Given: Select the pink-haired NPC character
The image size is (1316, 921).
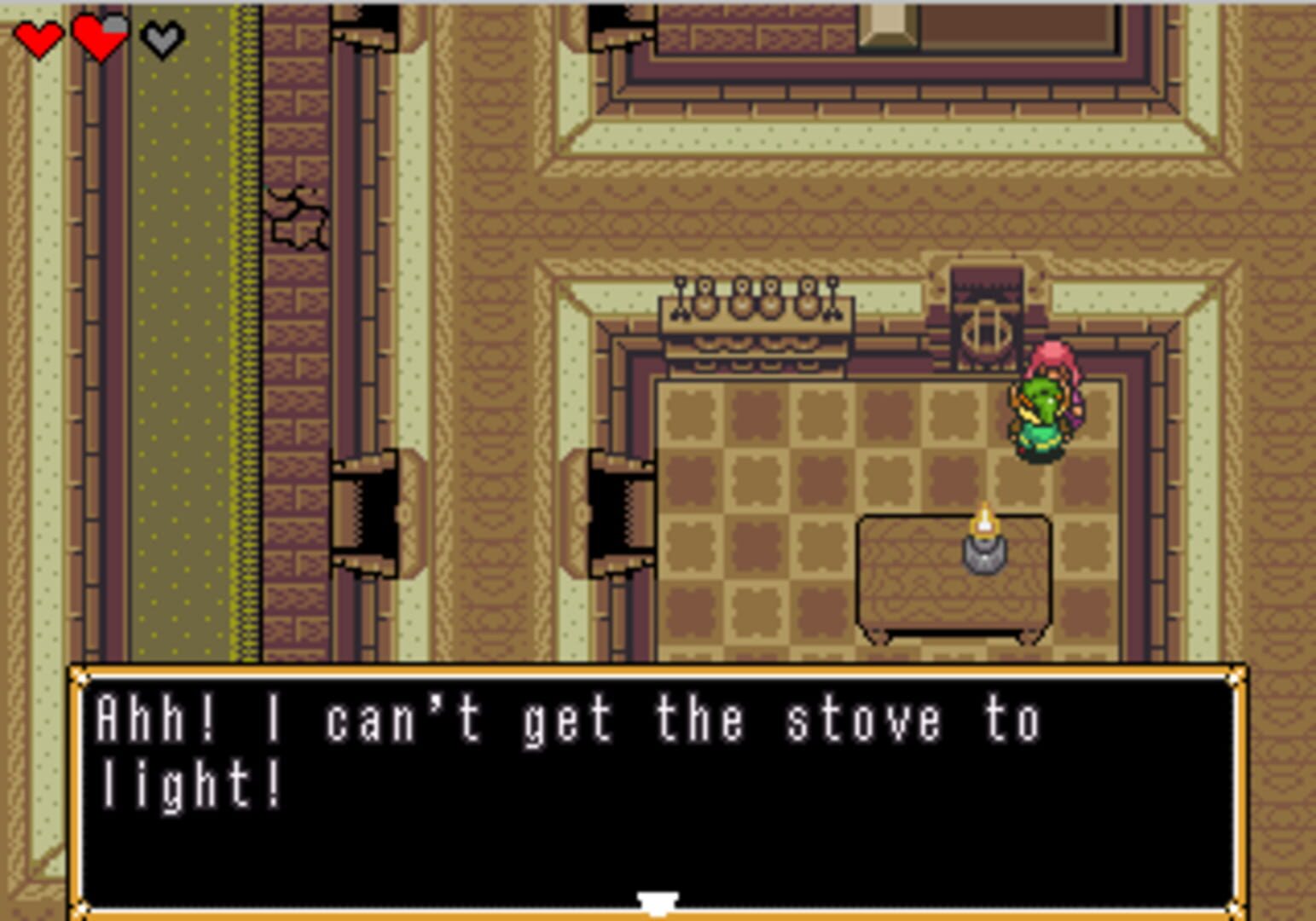Looking at the screenshot, I should tap(1047, 401).
